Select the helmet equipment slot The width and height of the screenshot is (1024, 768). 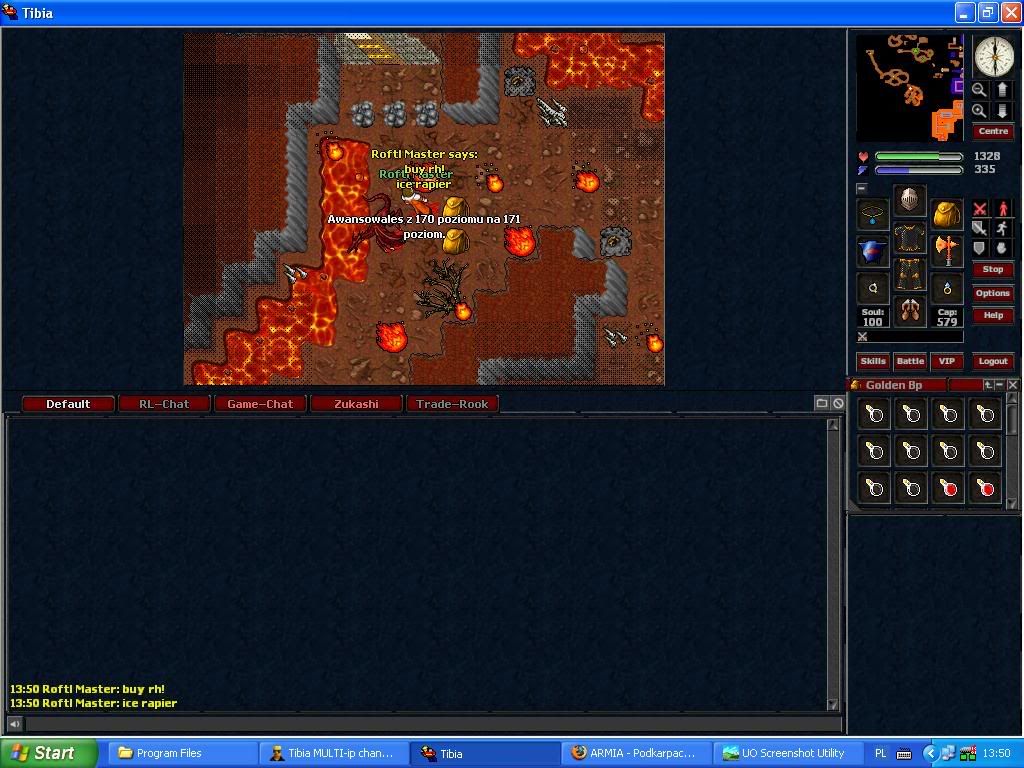[909, 201]
